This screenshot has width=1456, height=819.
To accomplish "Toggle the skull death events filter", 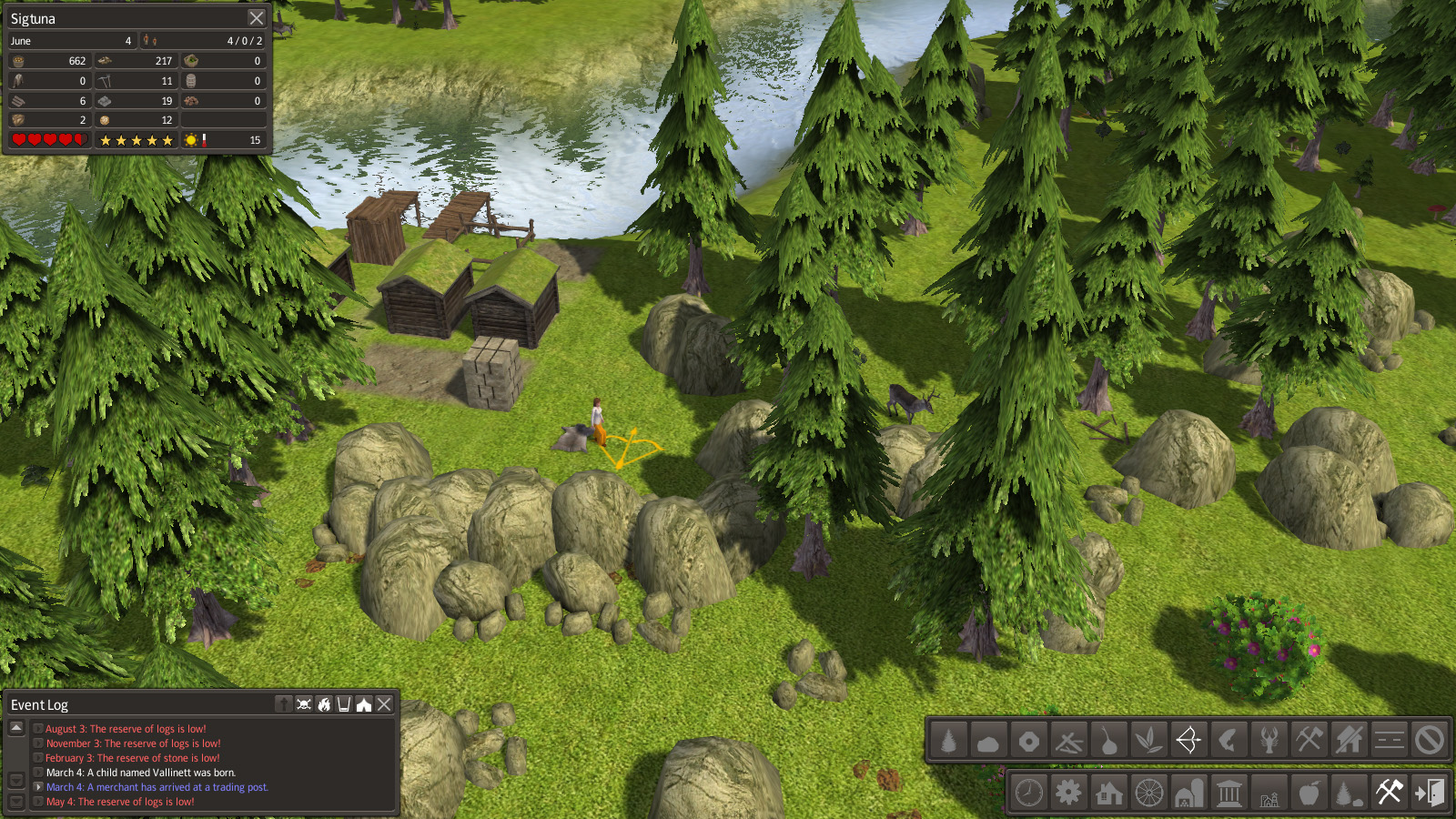I will tap(304, 704).
